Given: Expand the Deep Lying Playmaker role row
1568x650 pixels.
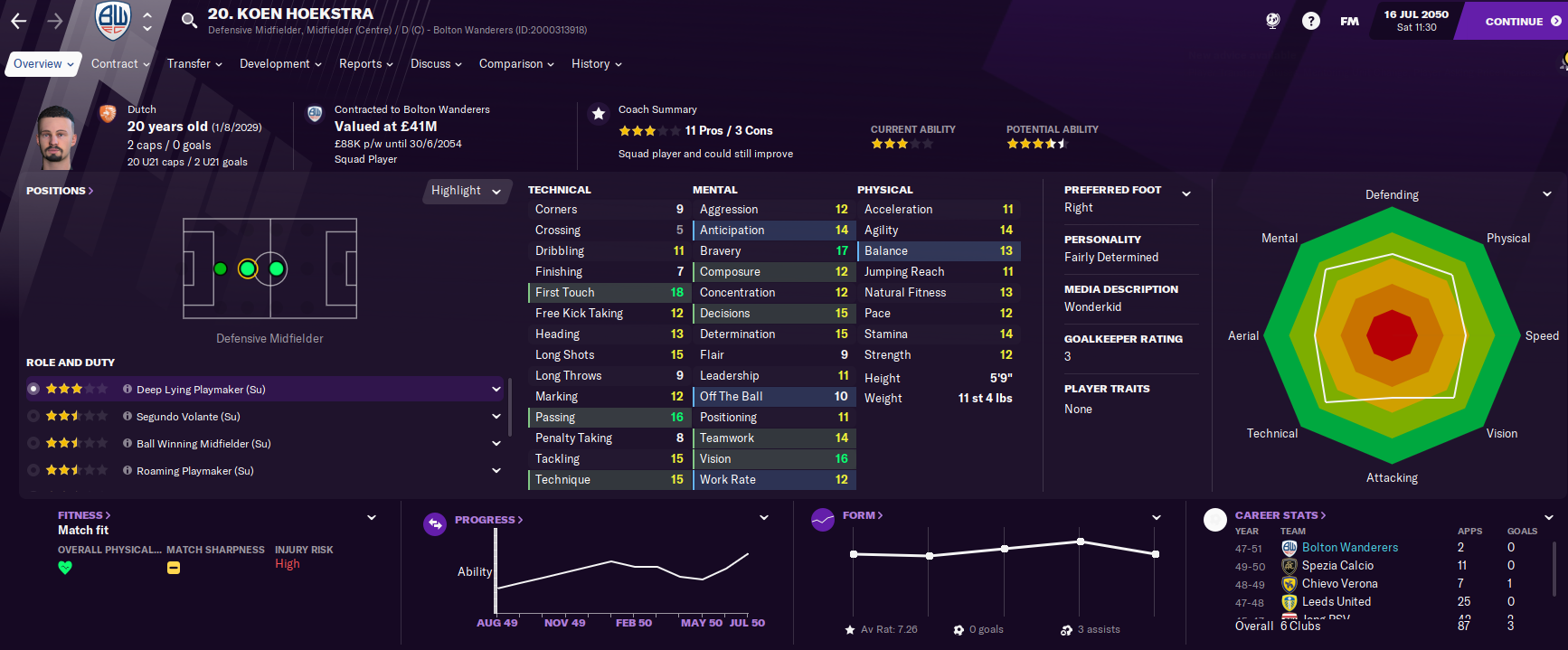Looking at the screenshot, I should tap(496, 390).
